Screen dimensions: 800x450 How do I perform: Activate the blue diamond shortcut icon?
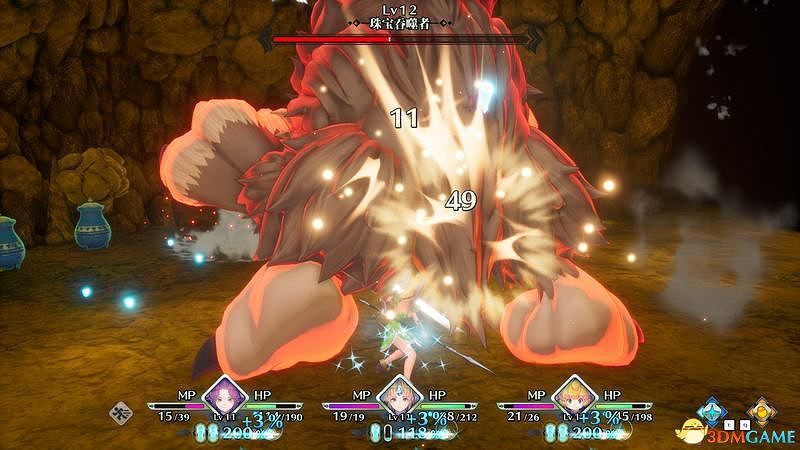point(711,410)
